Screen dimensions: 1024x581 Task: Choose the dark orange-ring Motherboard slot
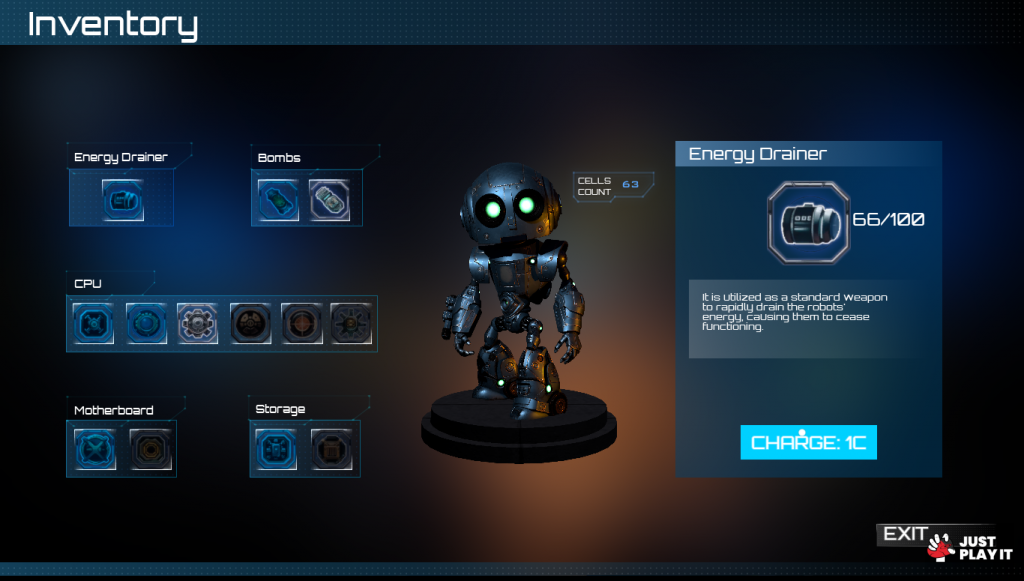151,449
